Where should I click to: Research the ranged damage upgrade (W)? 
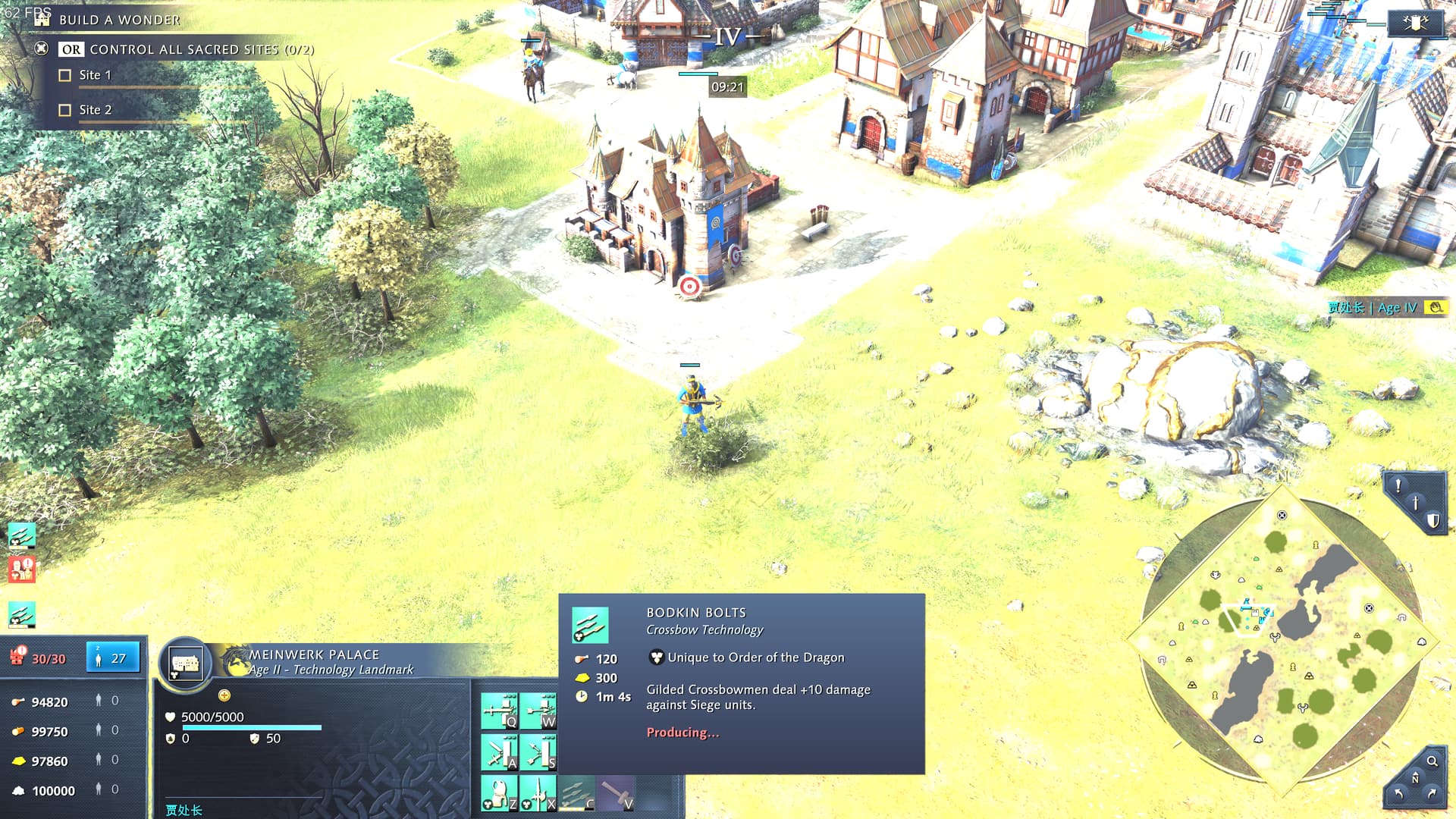538,711
